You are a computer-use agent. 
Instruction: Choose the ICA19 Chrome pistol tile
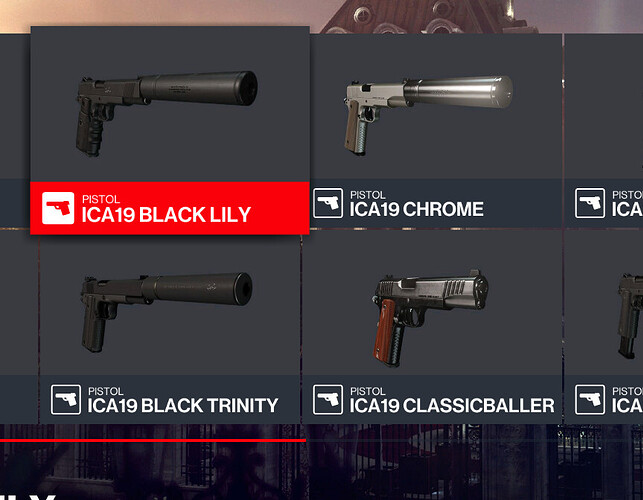[x=434, y=130]
